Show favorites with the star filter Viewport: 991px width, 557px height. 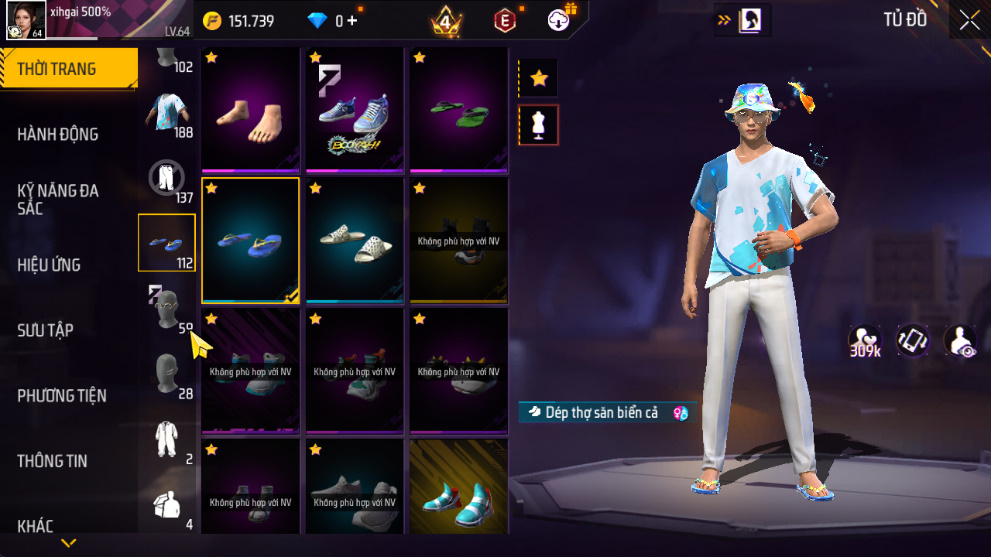point(539,77)
